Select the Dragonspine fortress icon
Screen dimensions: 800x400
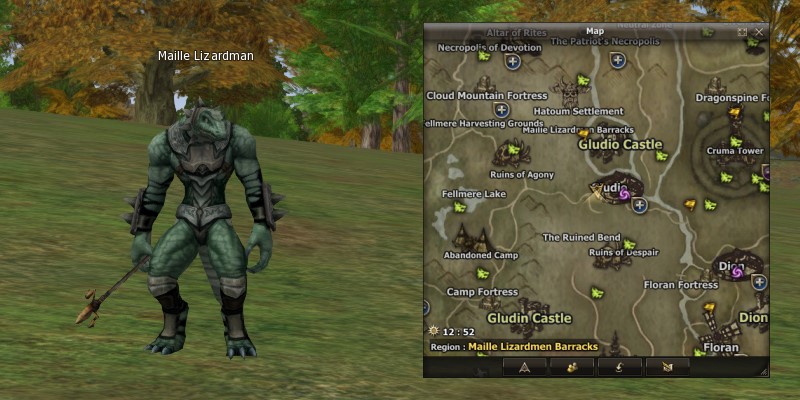pyautogui.click(x=718, y=85)
